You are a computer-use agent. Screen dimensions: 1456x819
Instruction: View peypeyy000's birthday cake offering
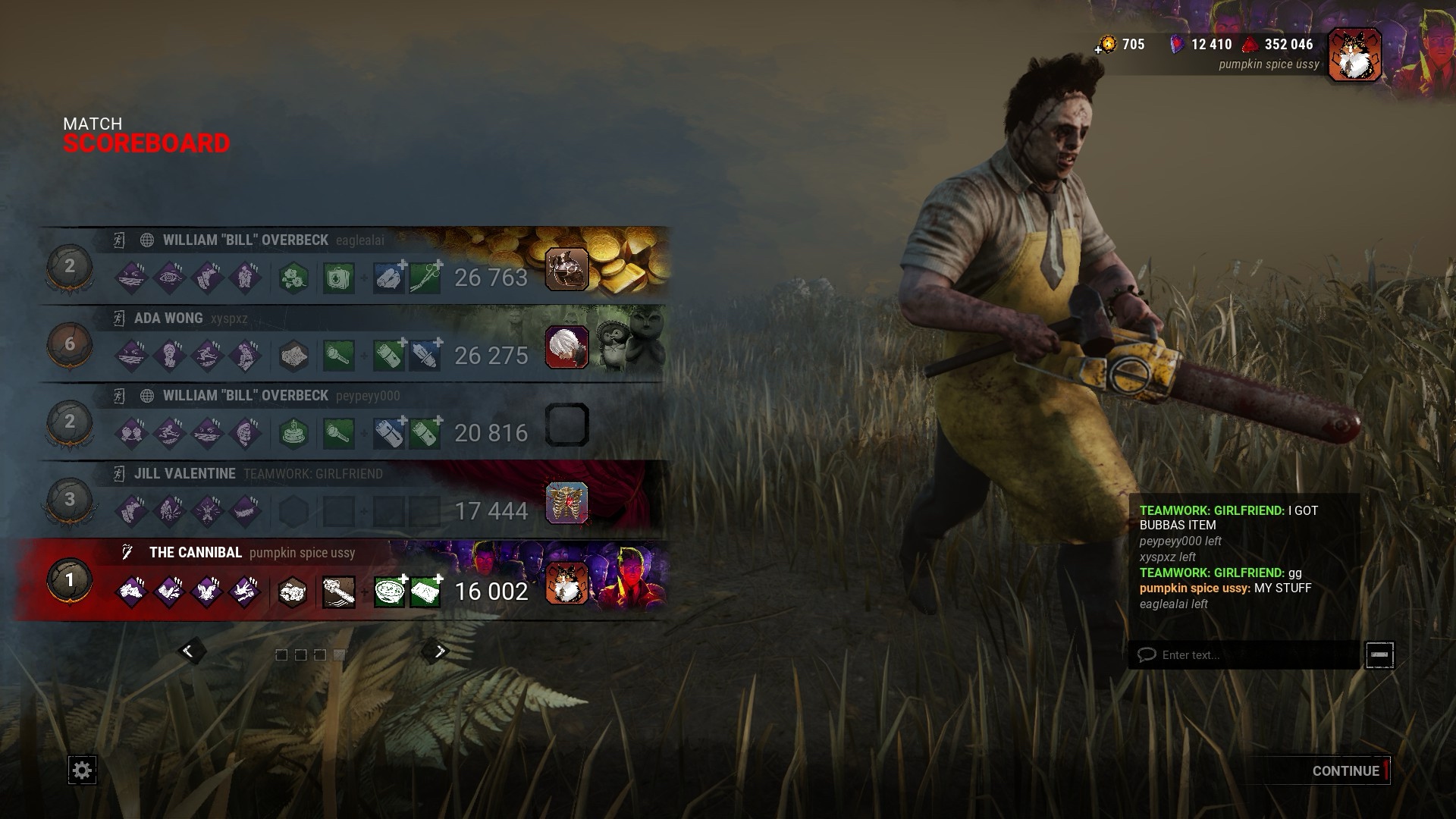293,434
